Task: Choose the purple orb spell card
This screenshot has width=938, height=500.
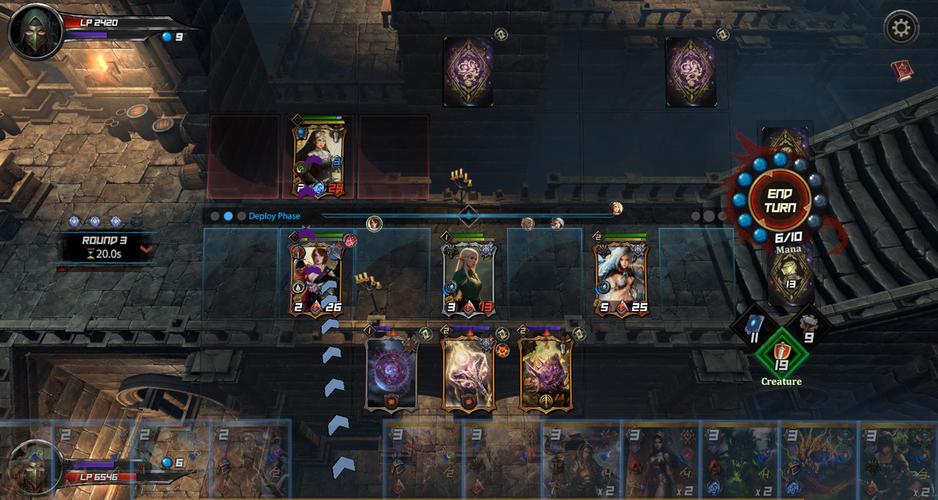Action: pos(390,373)
